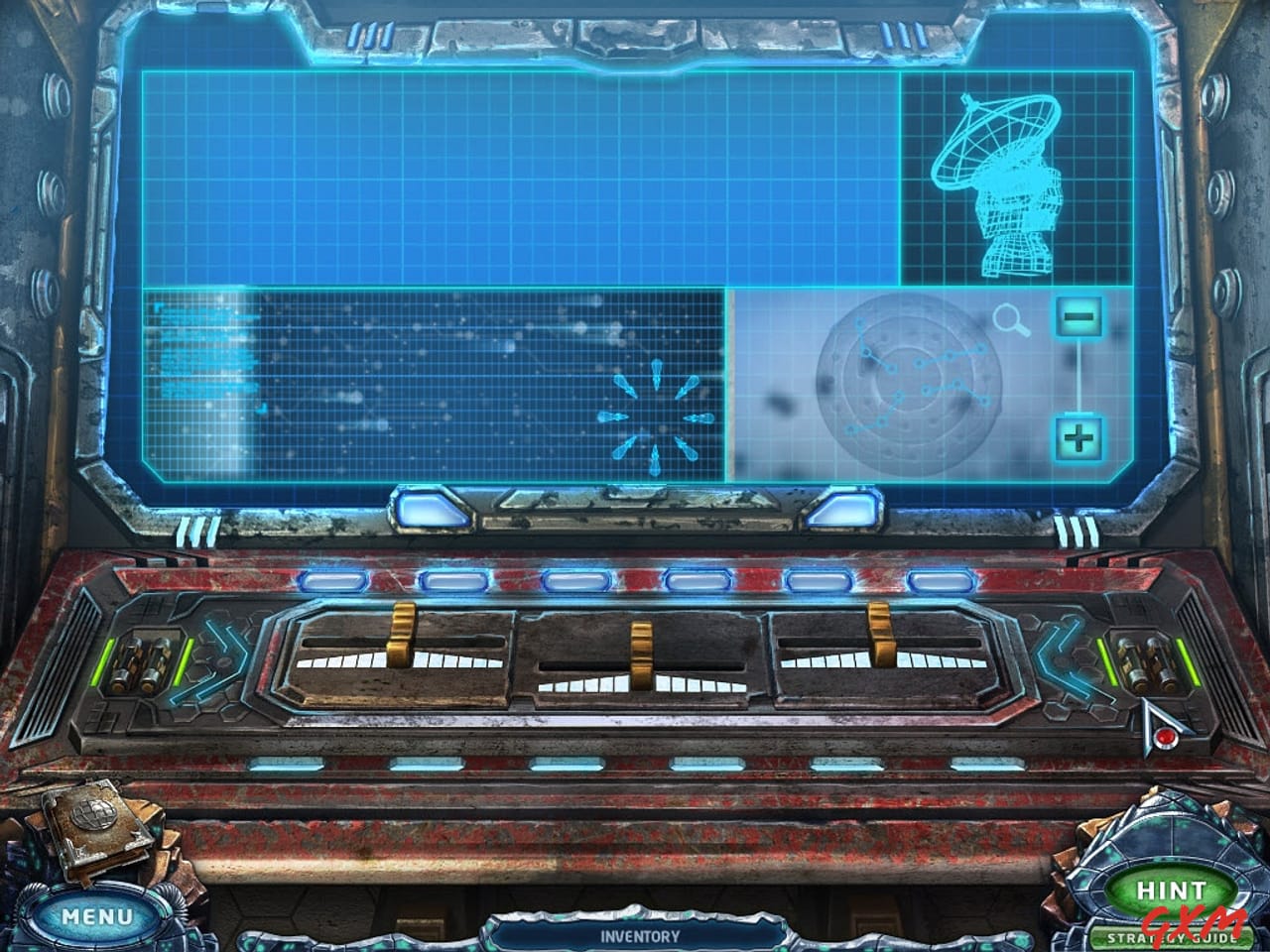Screen dimensions: 1270x952
Task: Click the center gold slider handle
Action: (x=643, y=654)
